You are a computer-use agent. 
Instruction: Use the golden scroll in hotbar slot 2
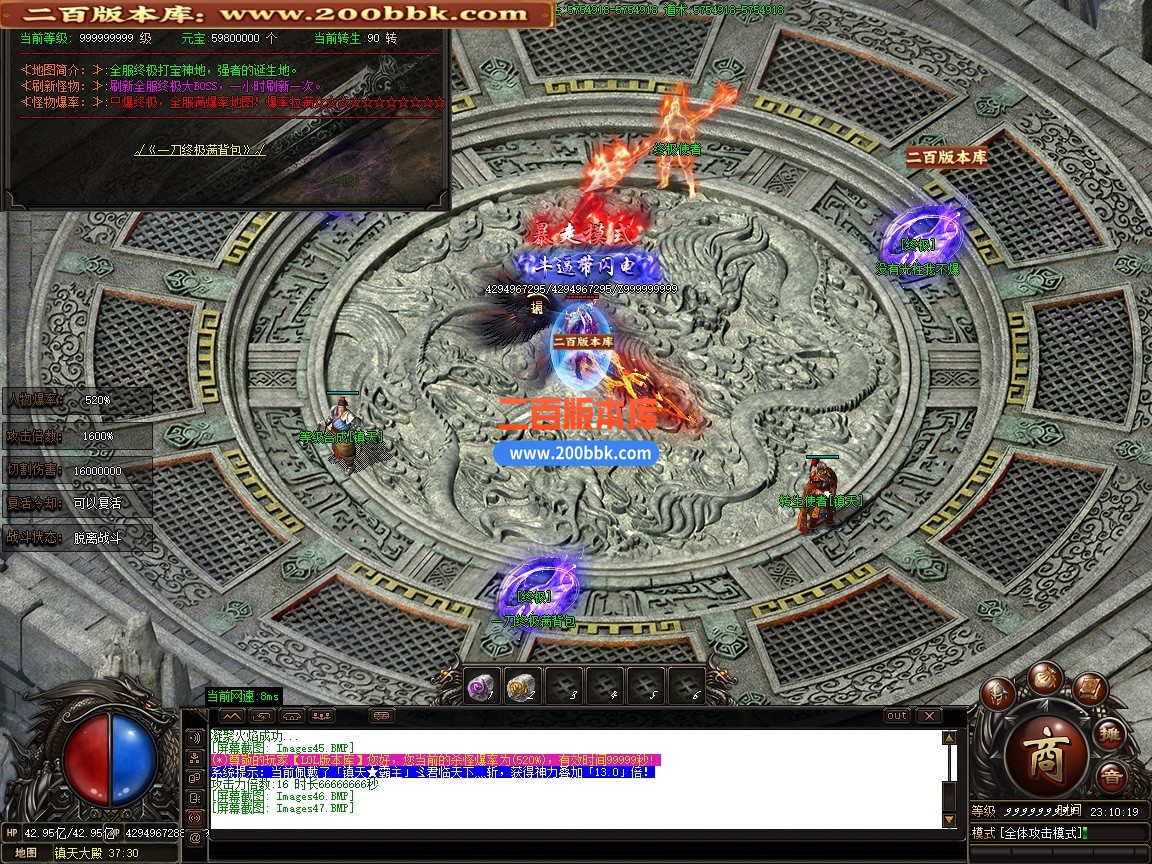click(522, 685)
